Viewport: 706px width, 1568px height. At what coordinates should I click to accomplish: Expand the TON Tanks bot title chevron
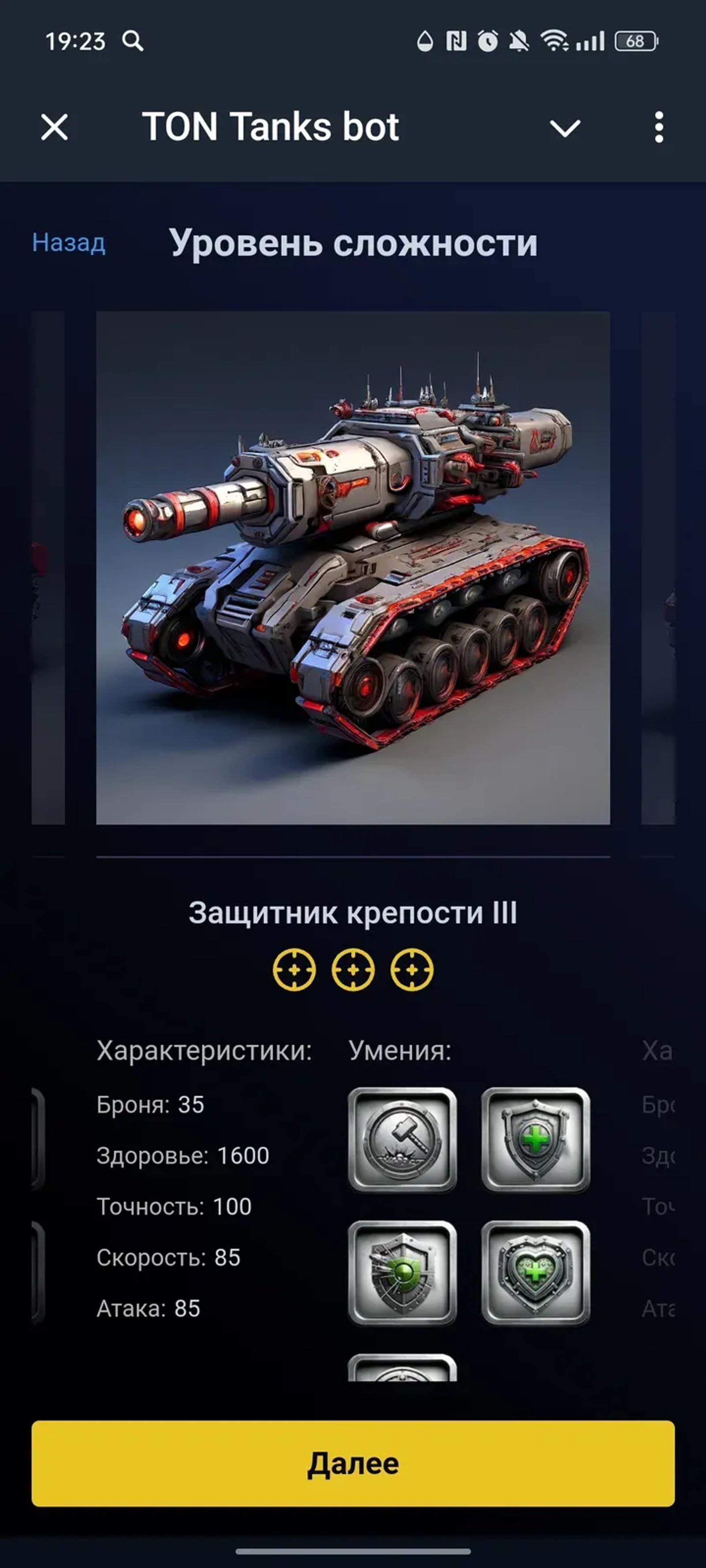click(x=565, y=127)
